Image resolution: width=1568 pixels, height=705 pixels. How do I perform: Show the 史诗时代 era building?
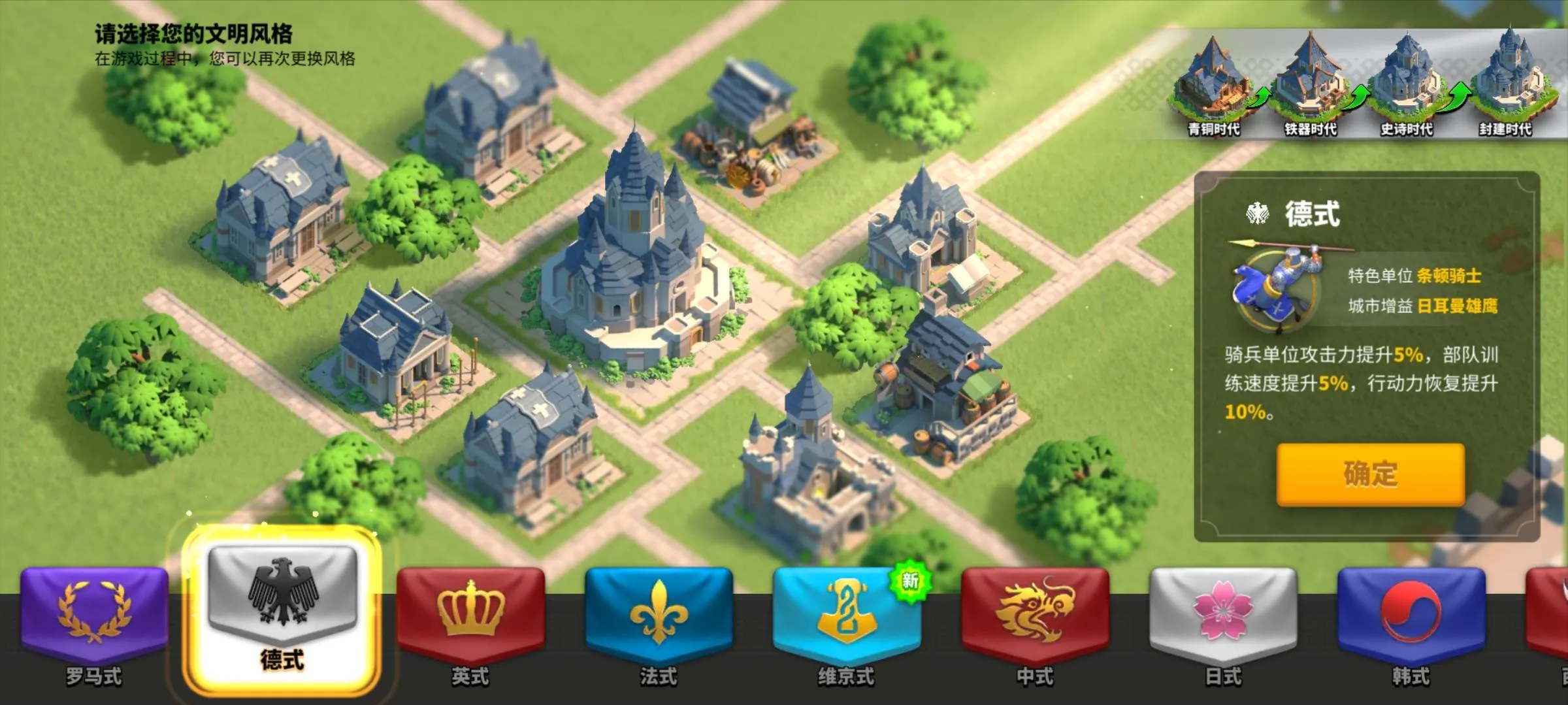tap(1407, 85)
